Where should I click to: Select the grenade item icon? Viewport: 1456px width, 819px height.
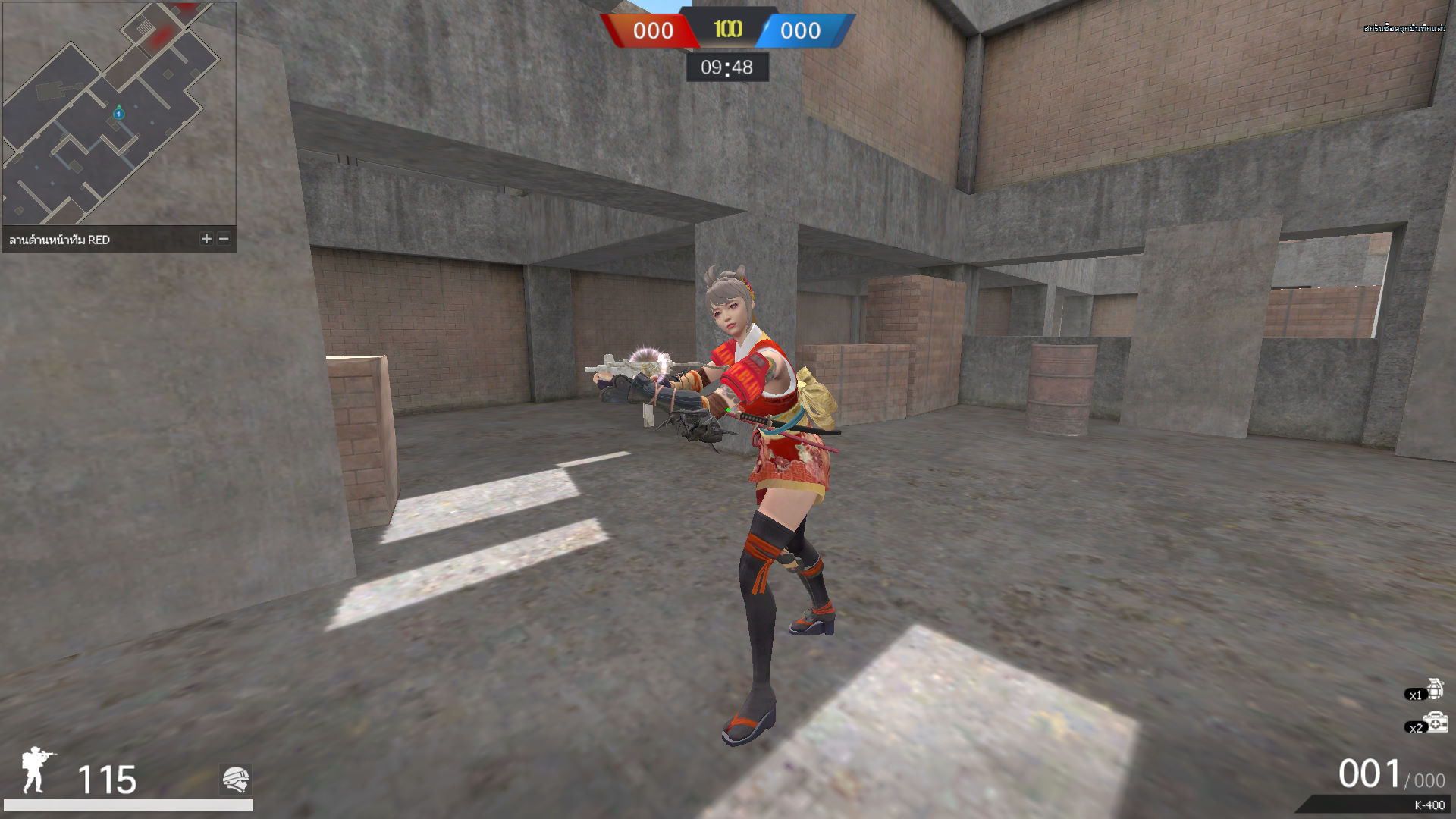(x=1435, y=689)
